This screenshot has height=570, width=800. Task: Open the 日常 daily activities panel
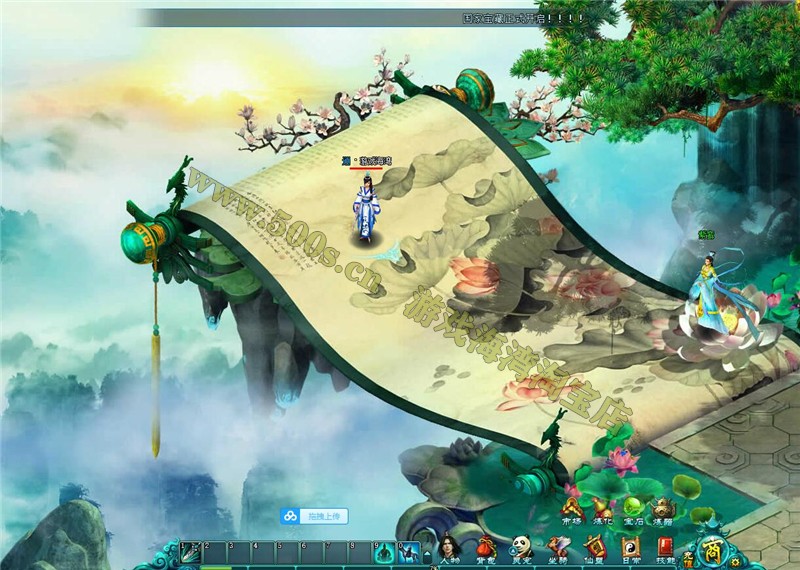(x=630, y=549)
